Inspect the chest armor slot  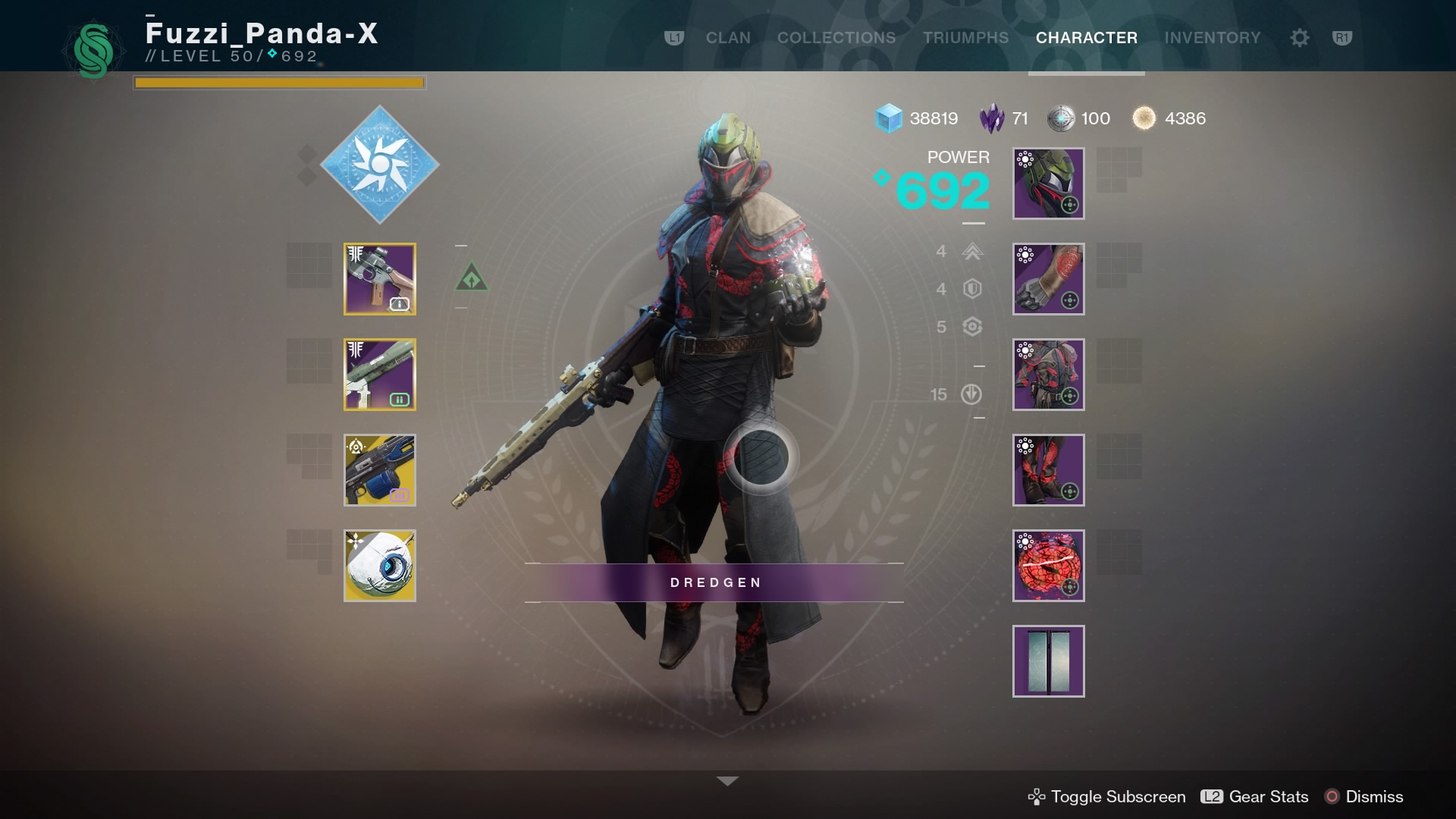(x=1048, y=375)
